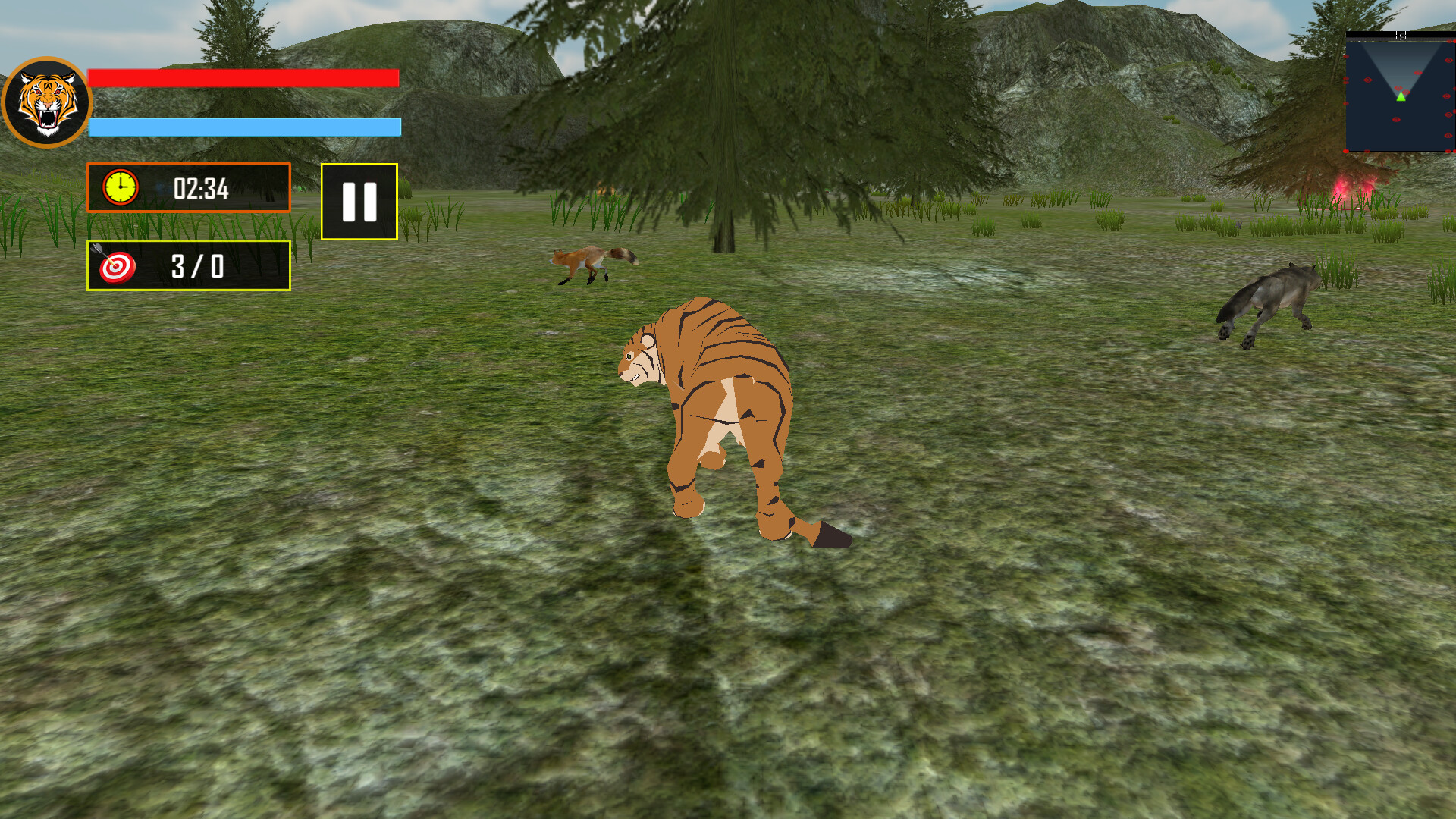1456x819 pixels.
Task: Click the red health bar
Action: [243, 77]
